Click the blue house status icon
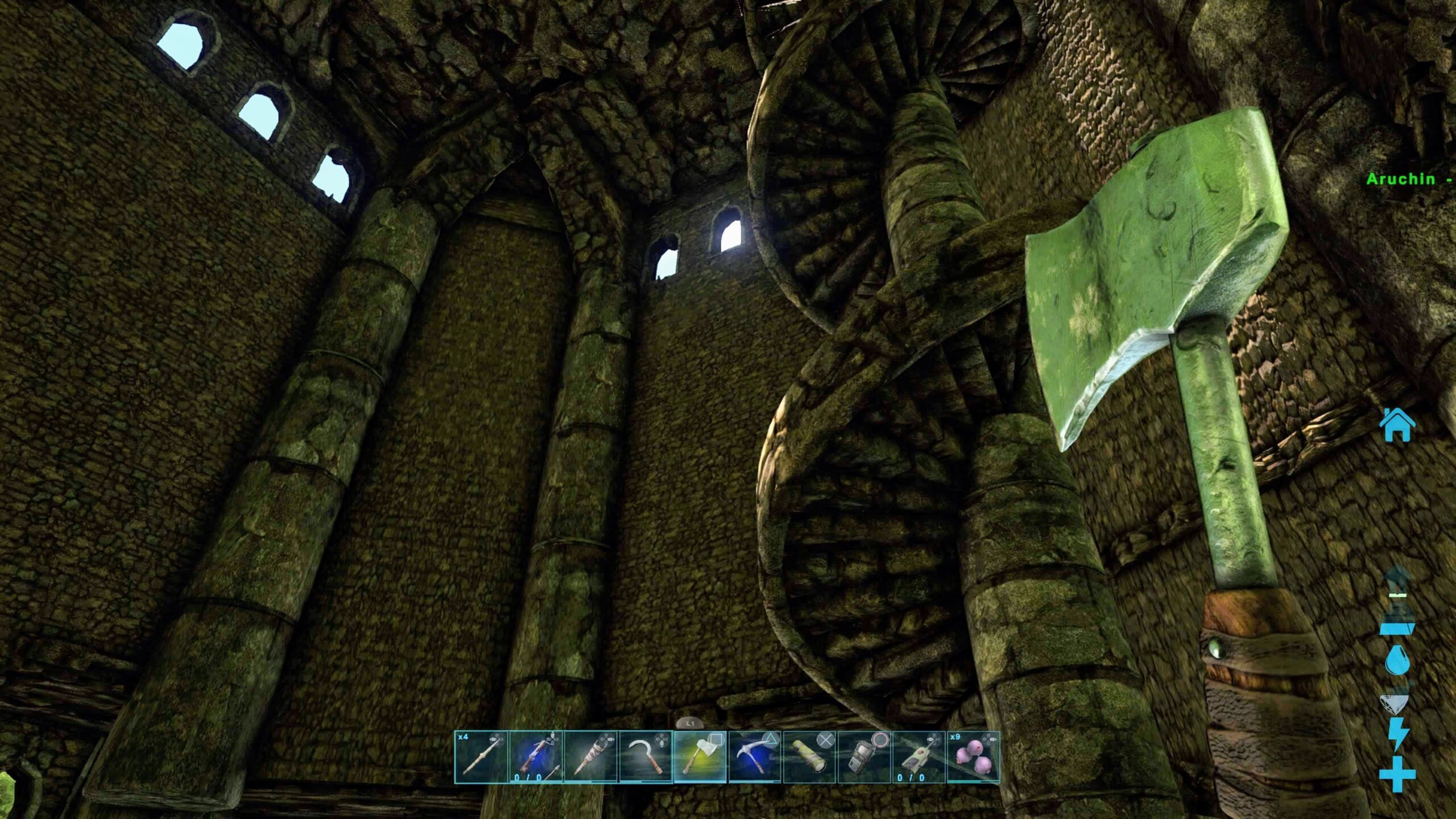This screenshot has height=819, width=1456. (x=1397, y=425)
